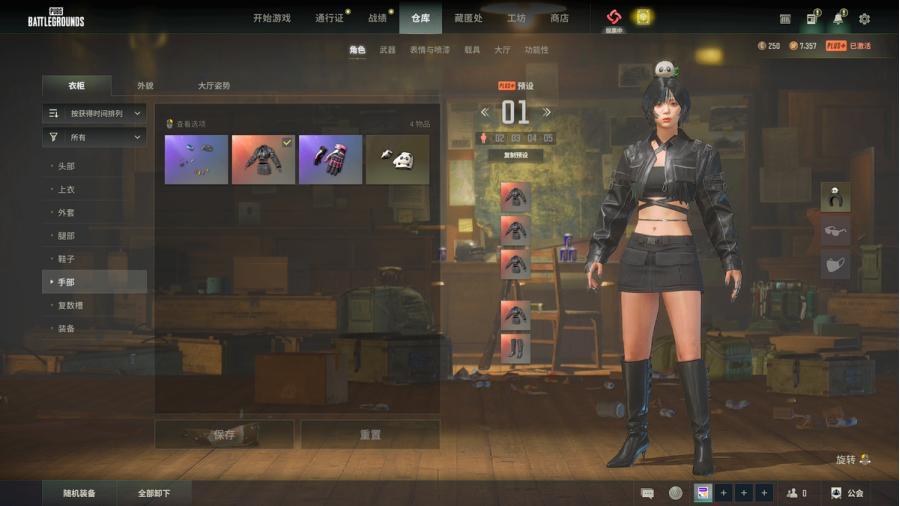Open the 商店 shop tab
This screenshot has width=900, height=506.
pos(559,18)
